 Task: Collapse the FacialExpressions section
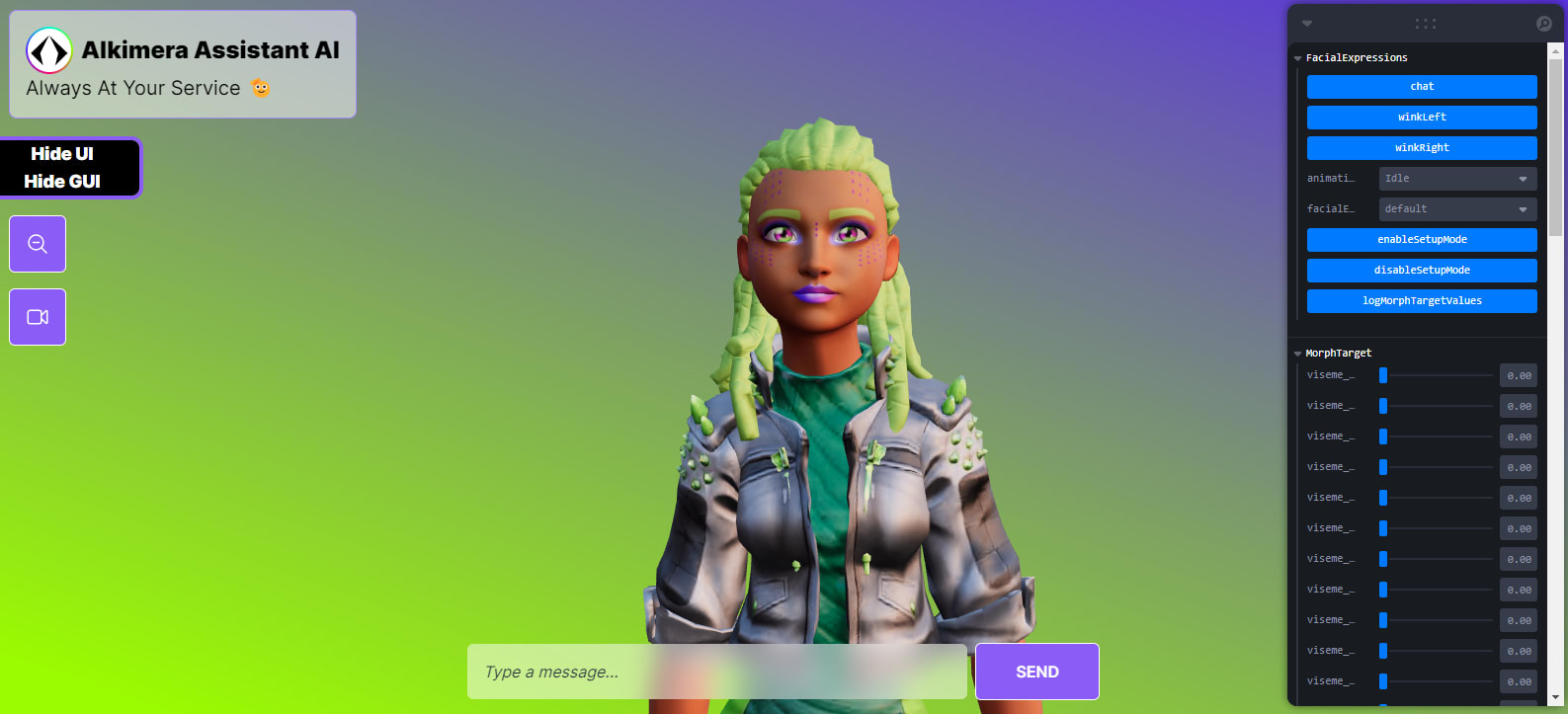pos(1297,57)
